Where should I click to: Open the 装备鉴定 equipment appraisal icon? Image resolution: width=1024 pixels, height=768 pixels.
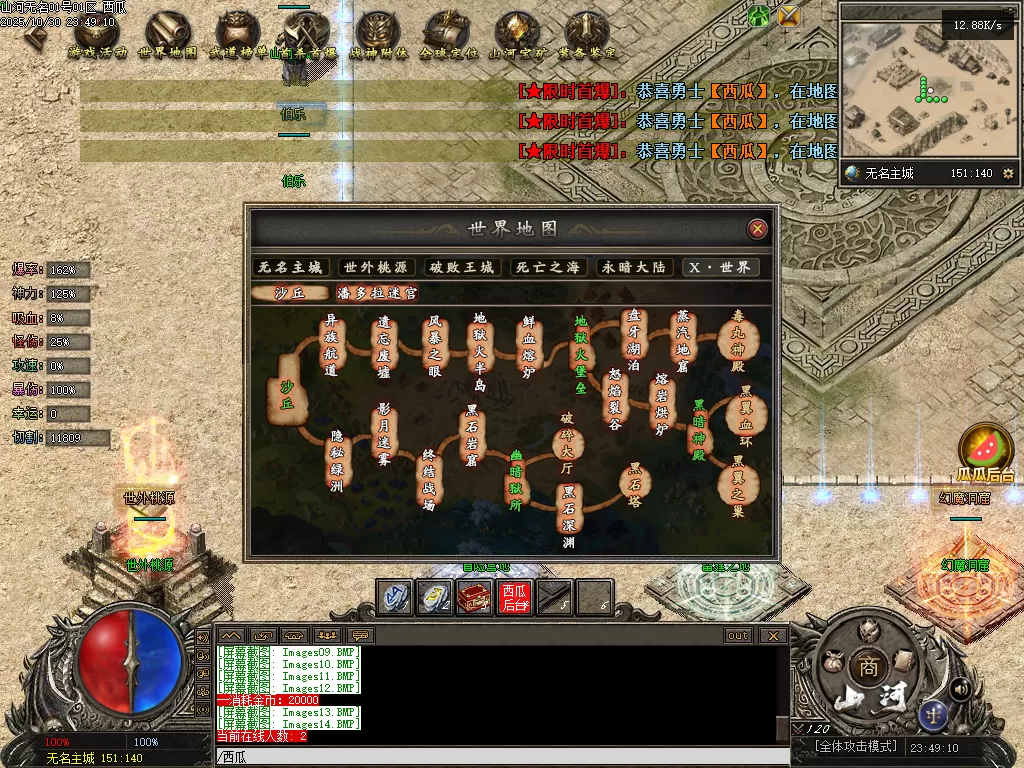pos(587,36)
